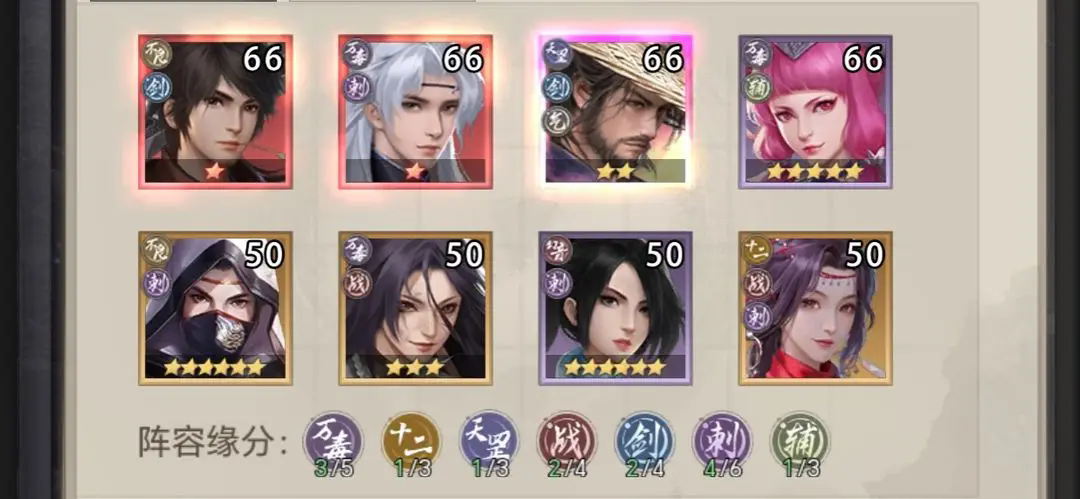Pick the short black-haired woman hero card
The width and height of the screenshot is (1080, 499).
pos(615,308)
